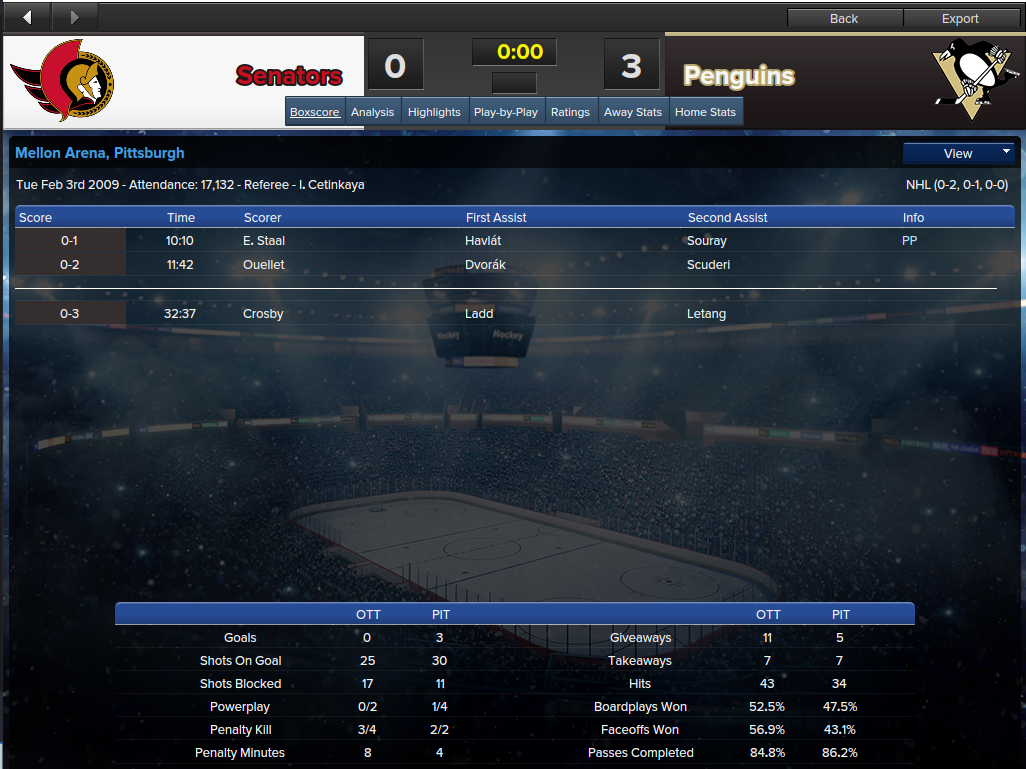Open the Highlights tab
This screenshot has height=769, width=1026.
click(434, 112)
